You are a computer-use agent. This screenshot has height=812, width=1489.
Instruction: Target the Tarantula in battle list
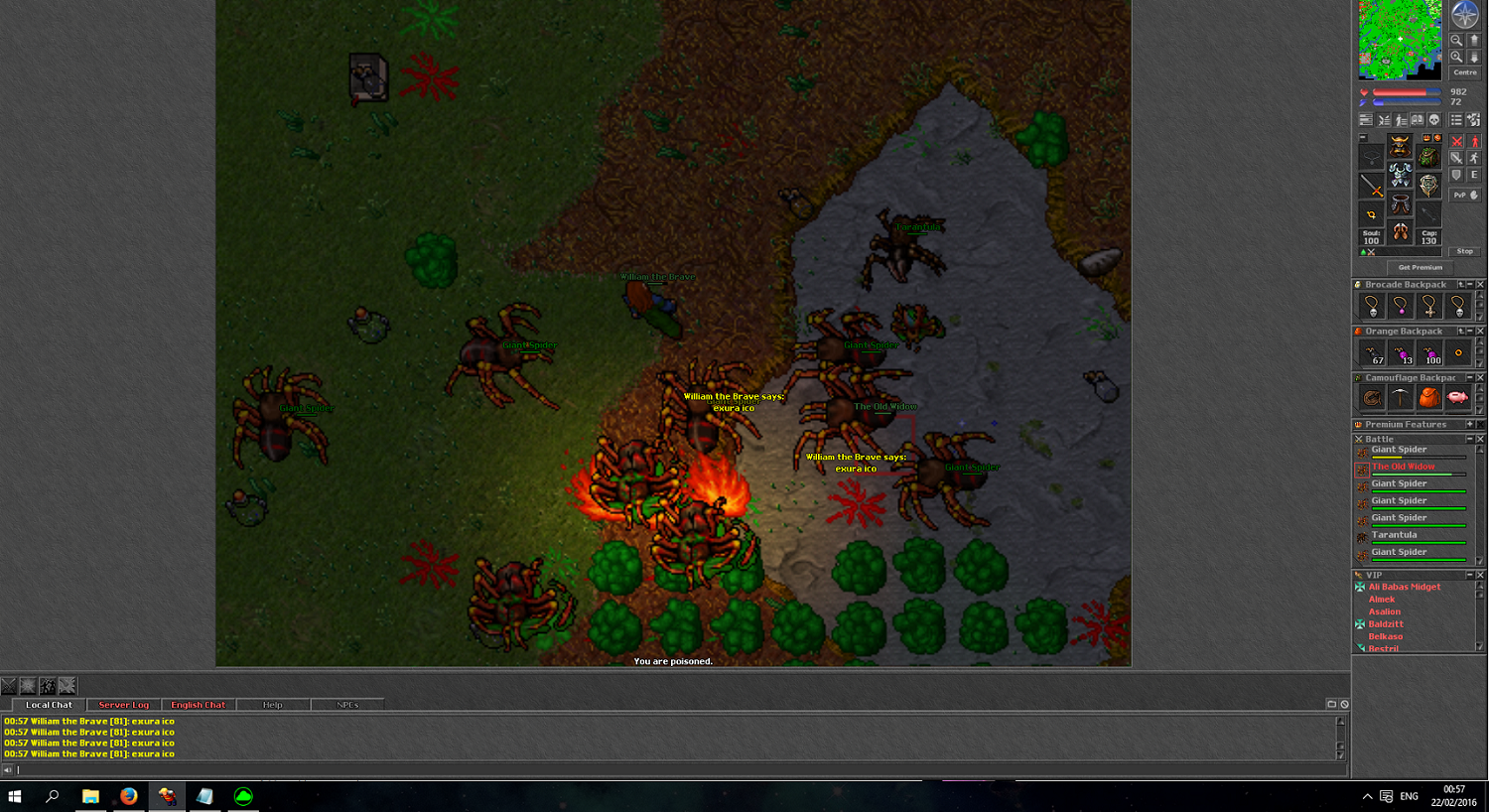(1394, 535)
